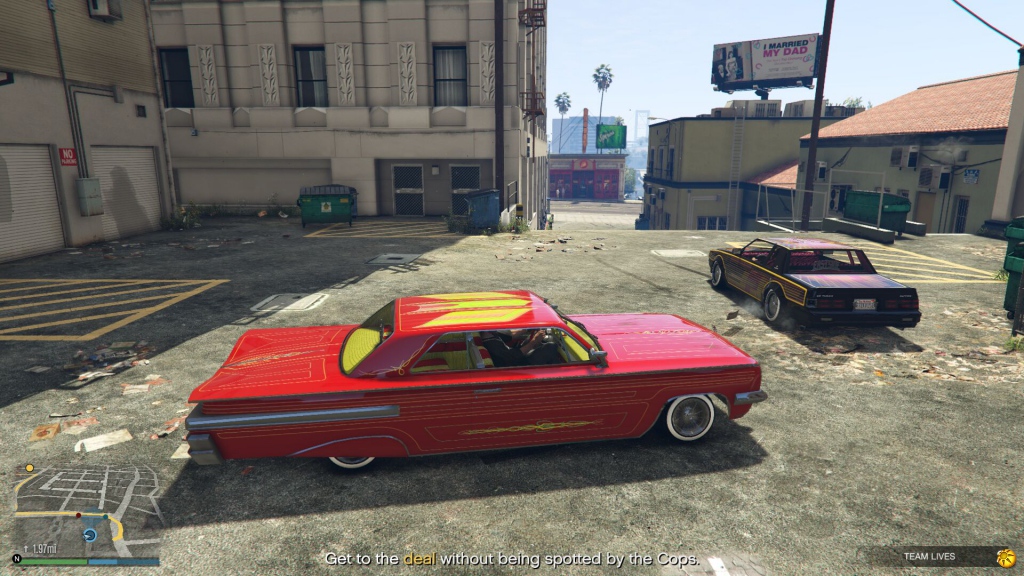Click the north compass marker on minimap

coord(17,558)
